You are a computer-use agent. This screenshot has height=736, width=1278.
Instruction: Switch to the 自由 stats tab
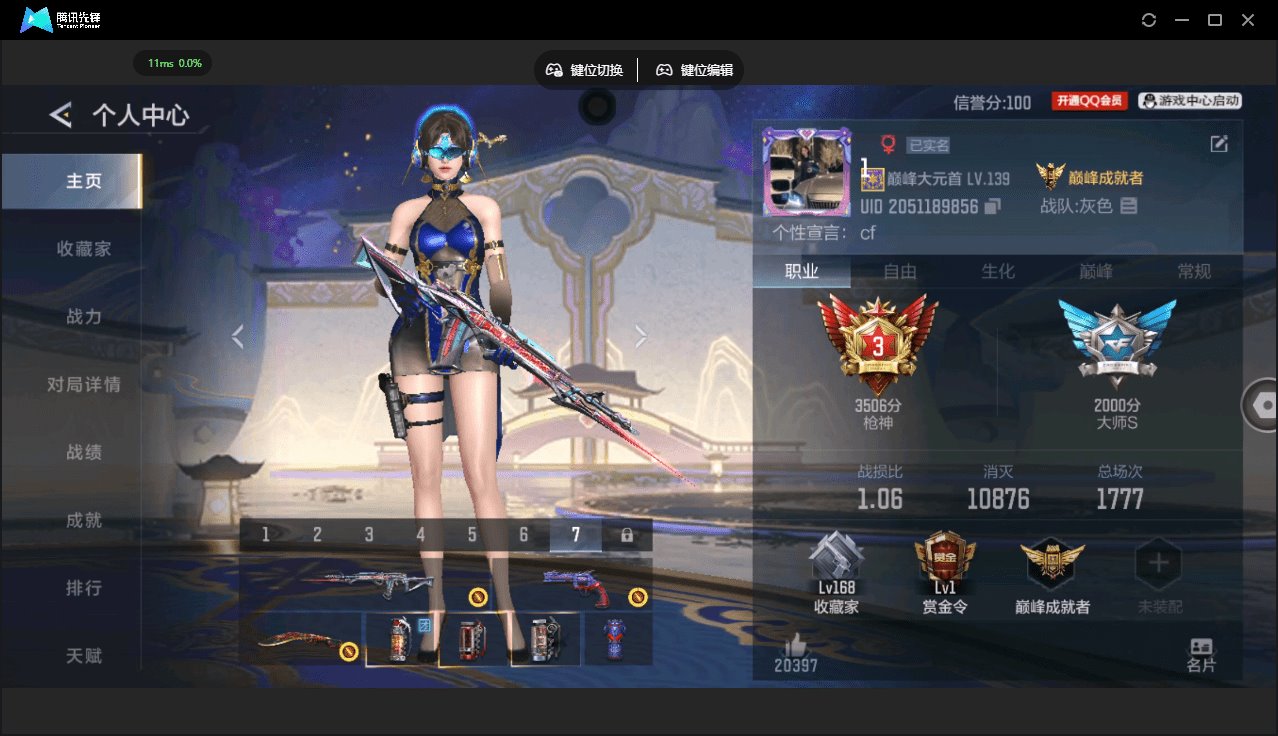900,272
